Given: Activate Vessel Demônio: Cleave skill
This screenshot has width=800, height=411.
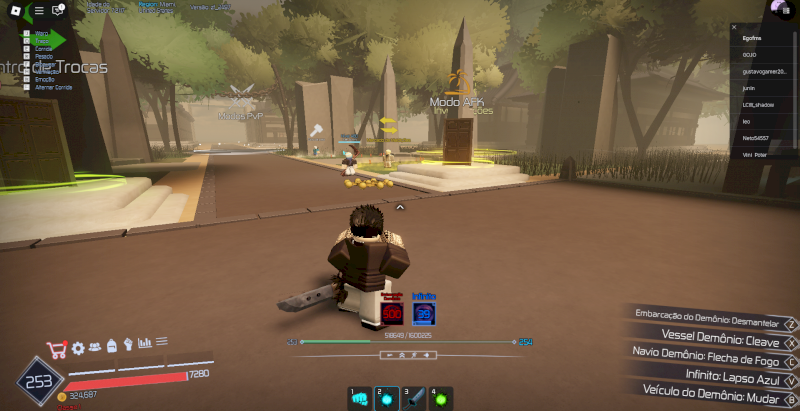Looking at the screenshot, I should pos(717,334).
